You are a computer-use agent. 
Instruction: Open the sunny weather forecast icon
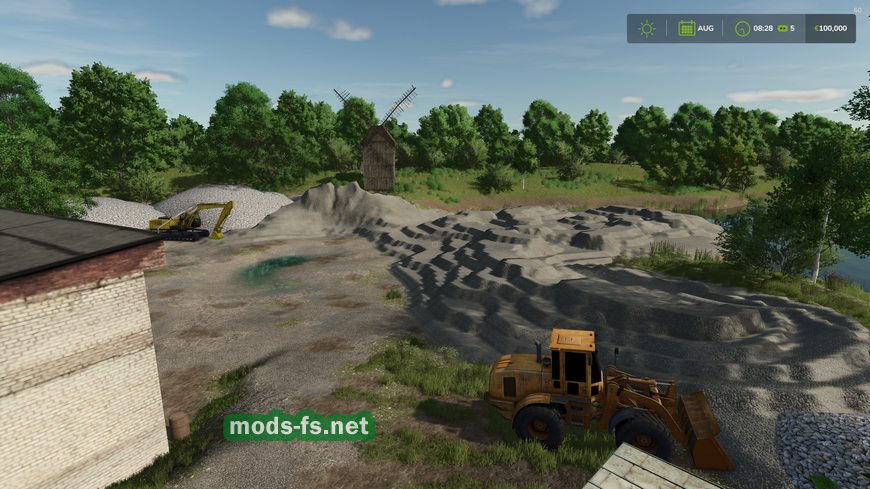click(x=647, y=28)
